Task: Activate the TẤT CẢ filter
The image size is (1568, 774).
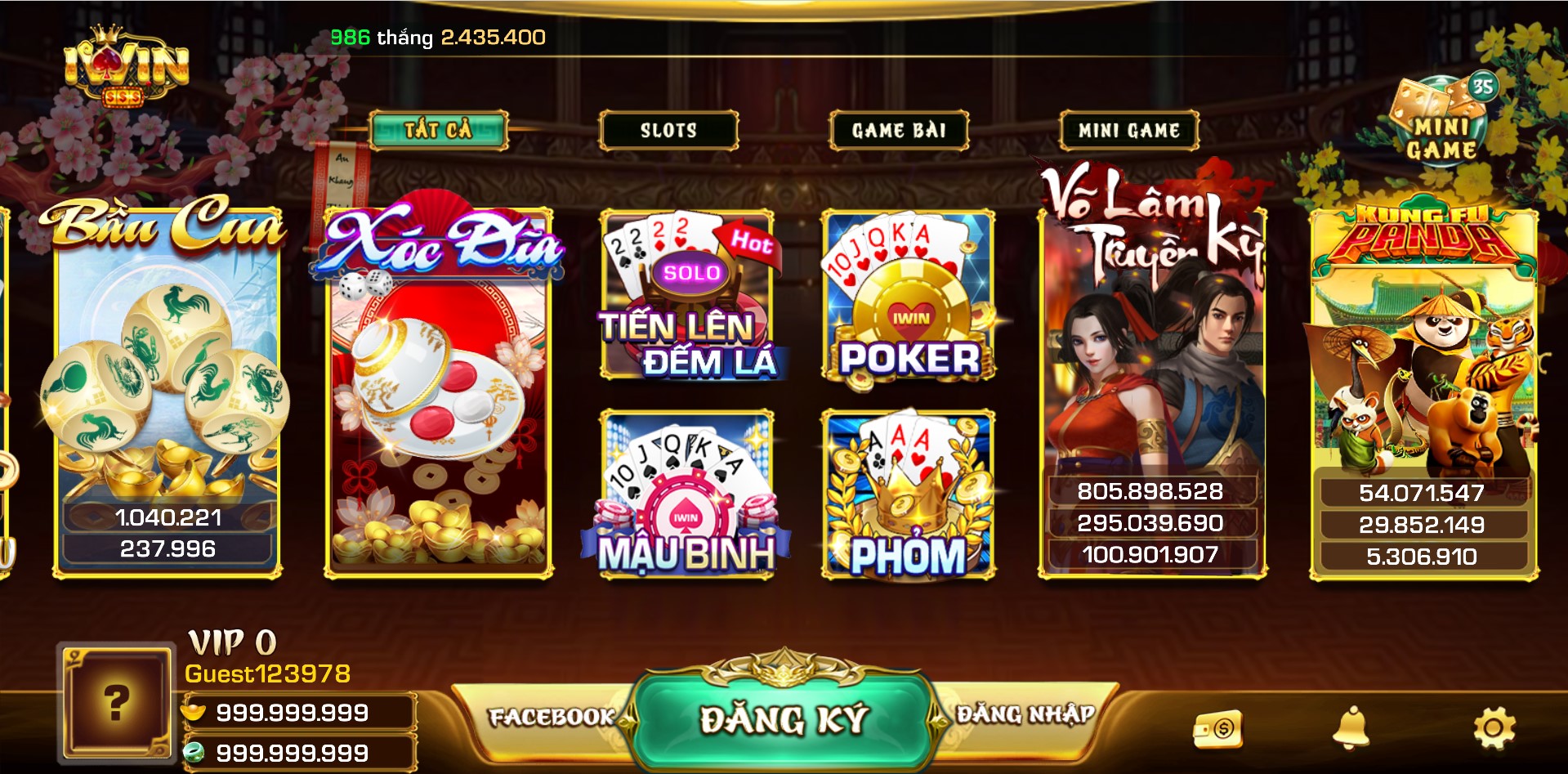Action: [x=439, y=129]
